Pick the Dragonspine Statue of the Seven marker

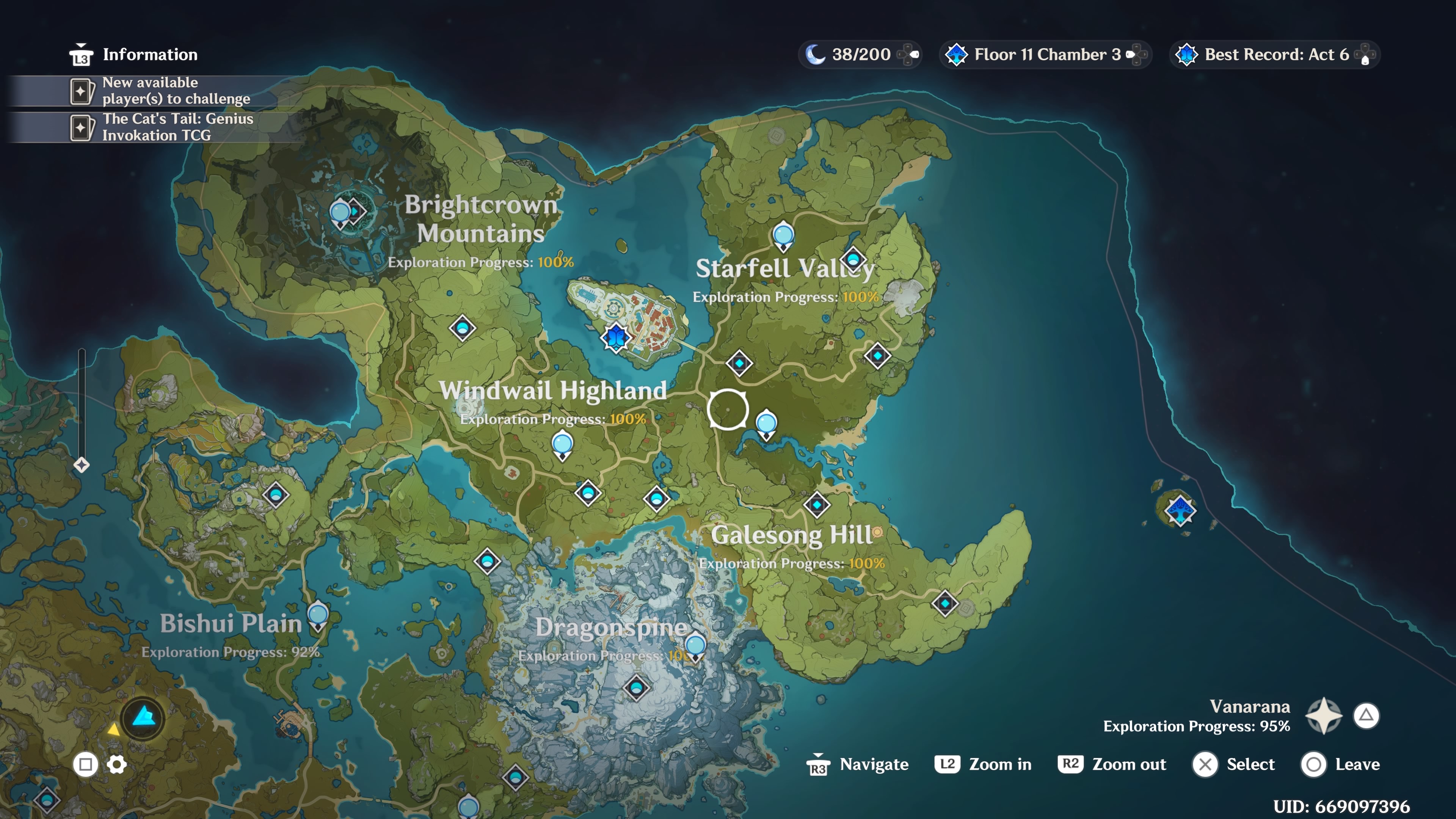[695, 645]
